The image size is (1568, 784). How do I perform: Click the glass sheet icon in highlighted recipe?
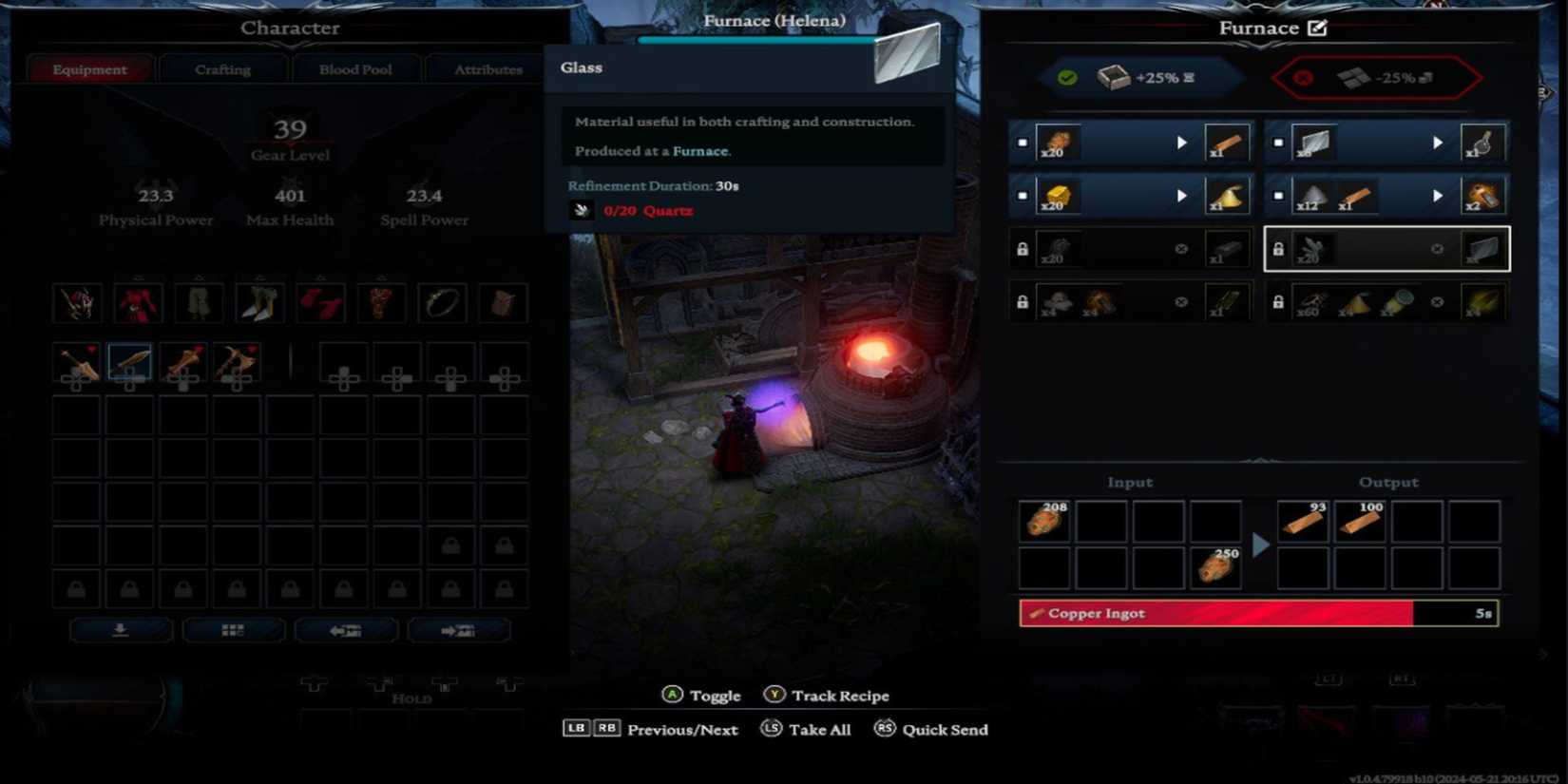(1482, 249)
